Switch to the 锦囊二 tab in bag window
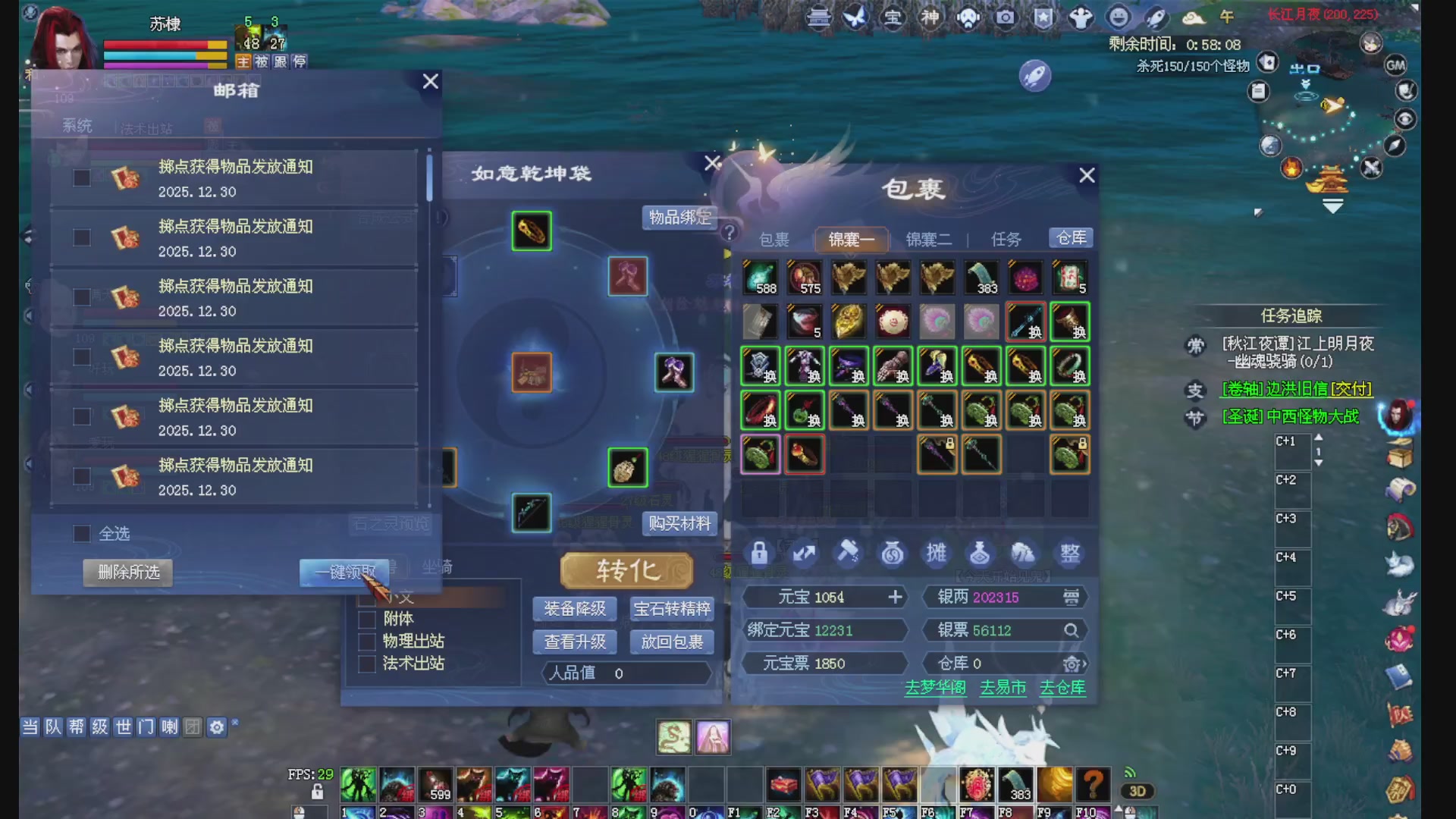 [928, 239]
